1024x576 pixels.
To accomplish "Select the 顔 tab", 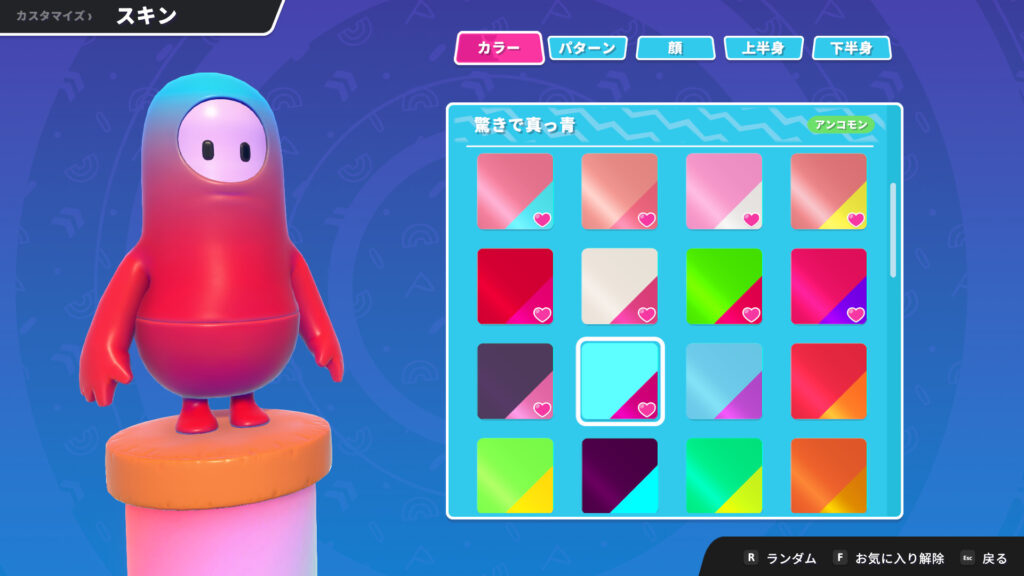I will coord(675,48).
